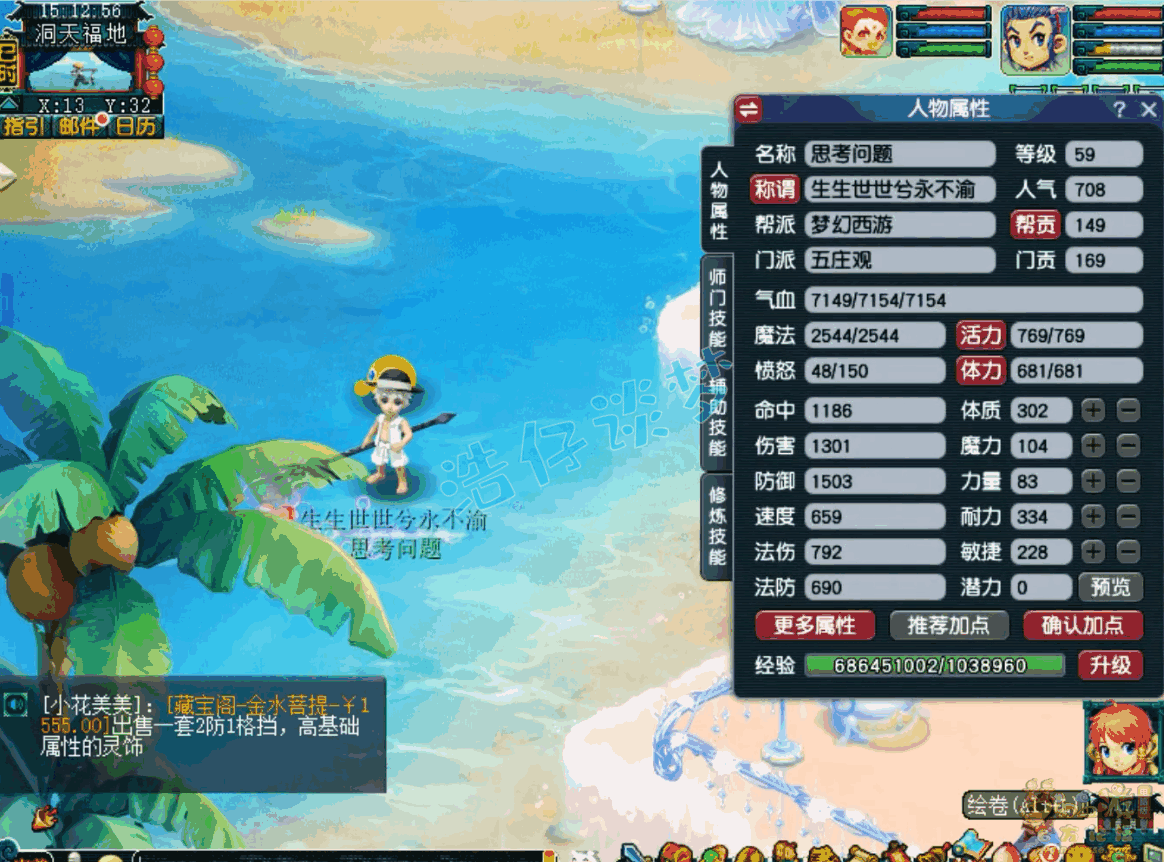Open the help question mark in 人物属性
1164x862 pixels.
click(x=1120, y=110)
